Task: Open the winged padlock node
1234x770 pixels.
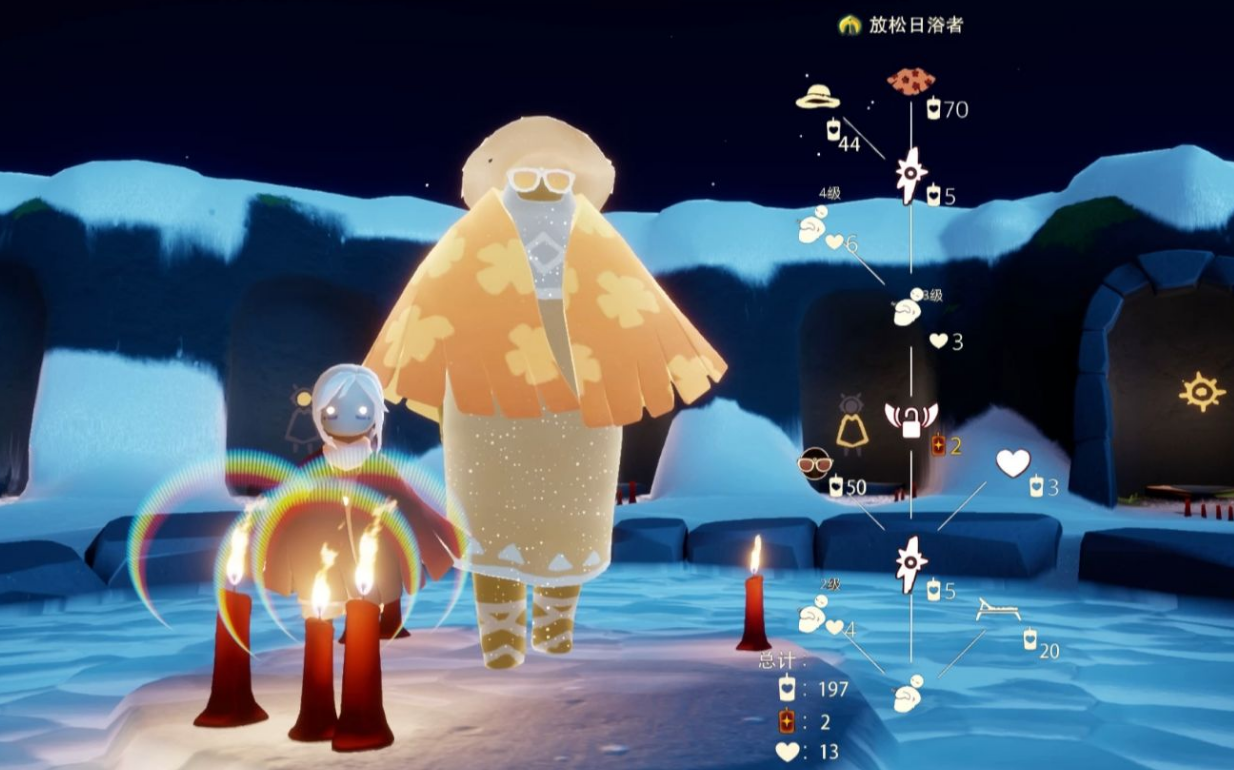Action: pyautogui.click(x=911, y=420)
